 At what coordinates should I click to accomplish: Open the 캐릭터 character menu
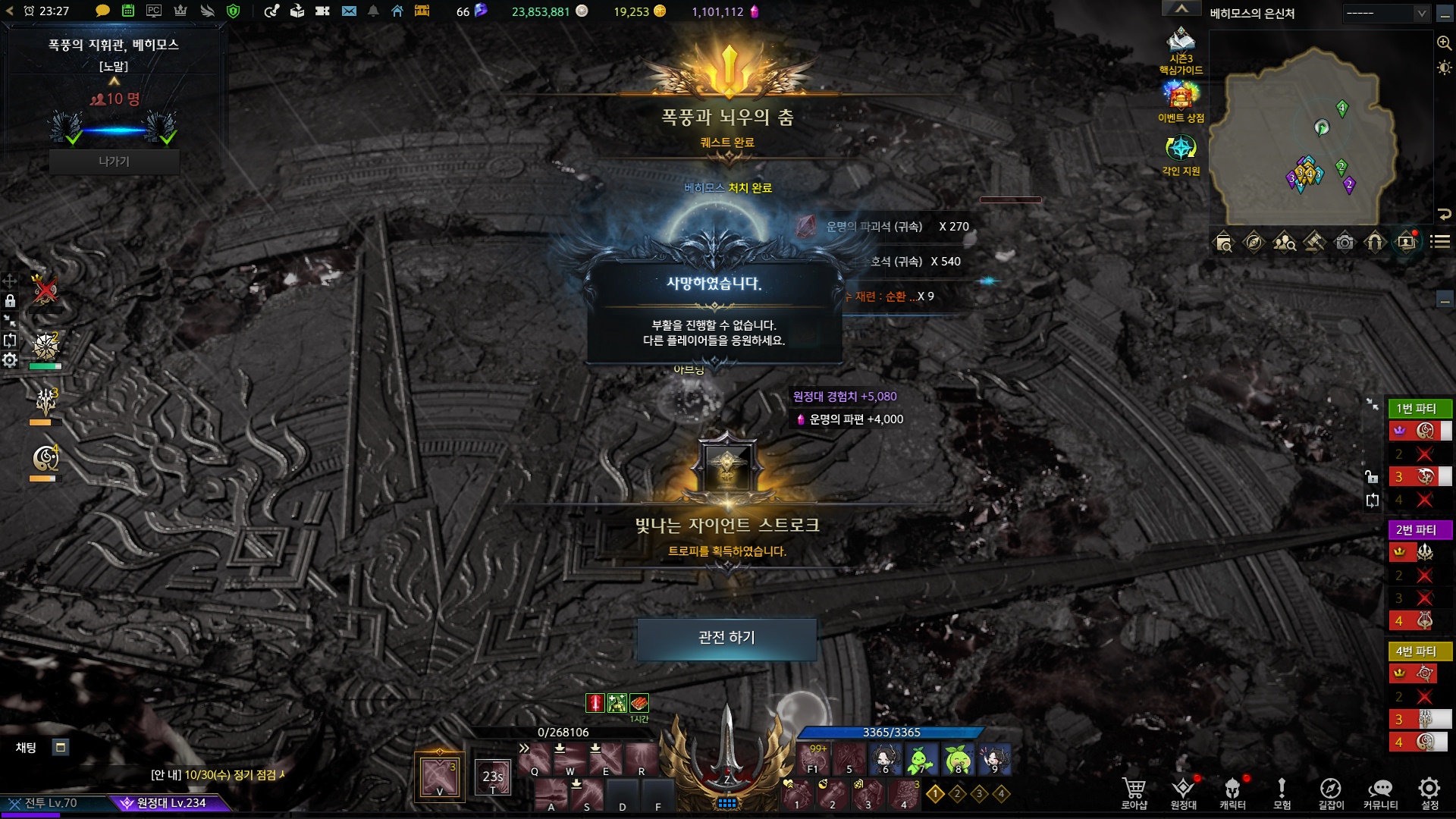coord(1232,793)
